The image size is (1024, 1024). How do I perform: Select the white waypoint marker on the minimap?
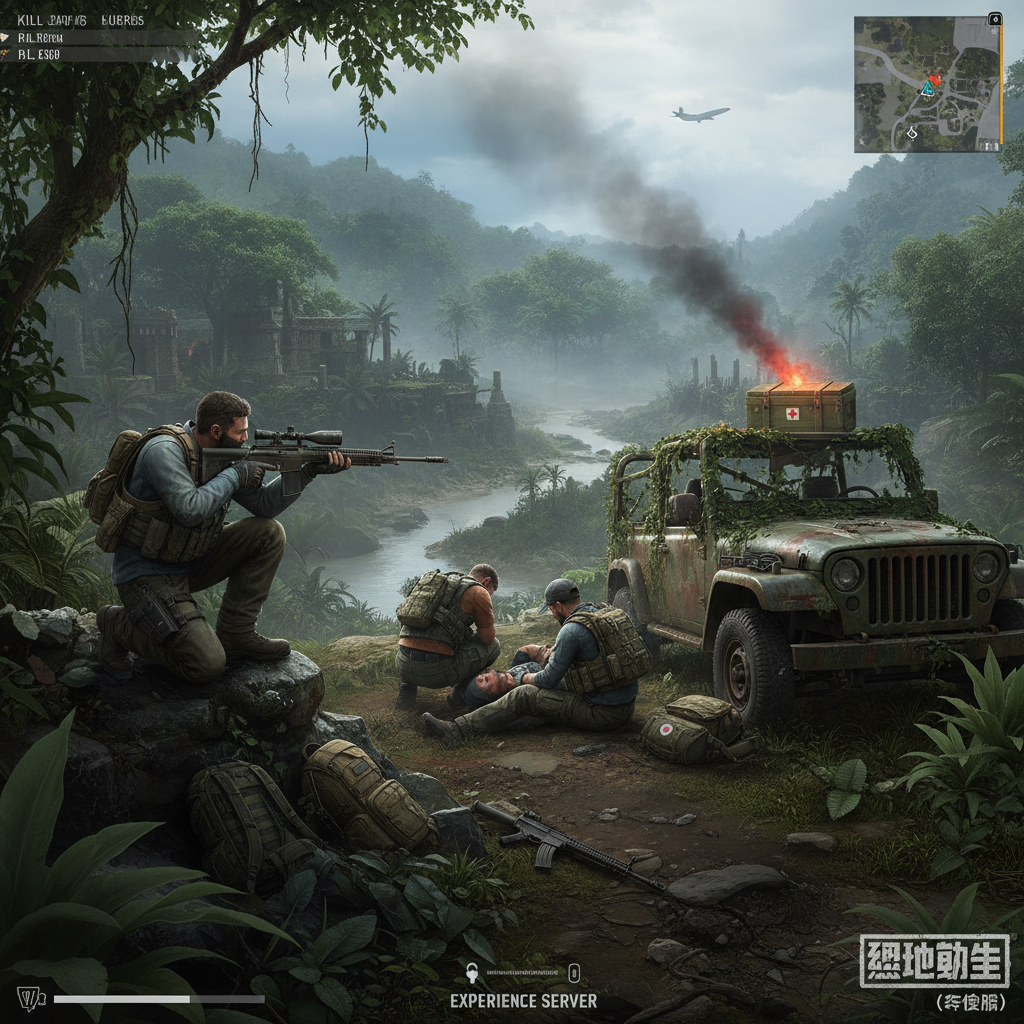pos(911,132)
